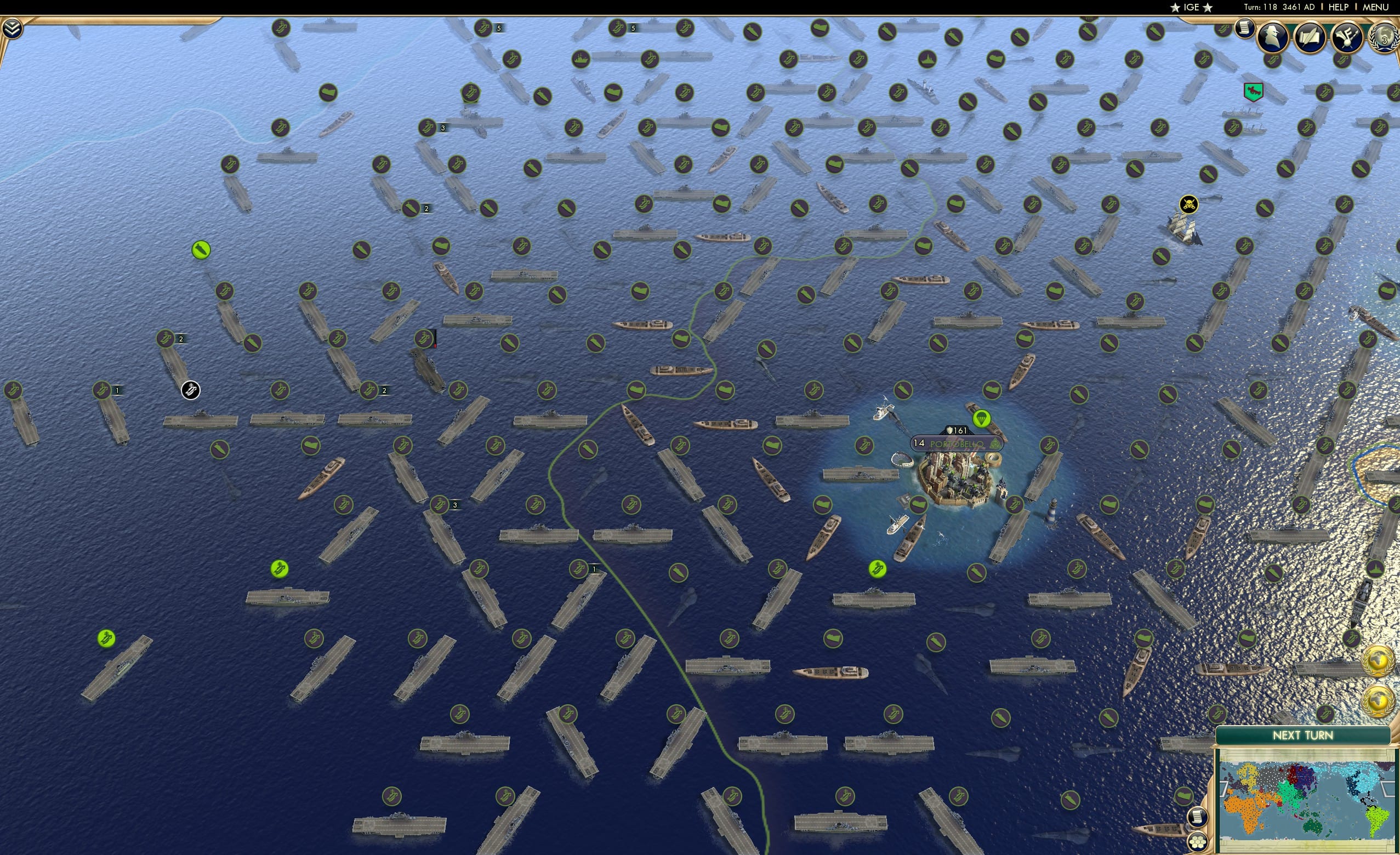Image resolution: width=1400 pixels, height=855 pixels.
Task: Toggle the green diamond promotion indicator above Portobello
Action: pos(983,419)
